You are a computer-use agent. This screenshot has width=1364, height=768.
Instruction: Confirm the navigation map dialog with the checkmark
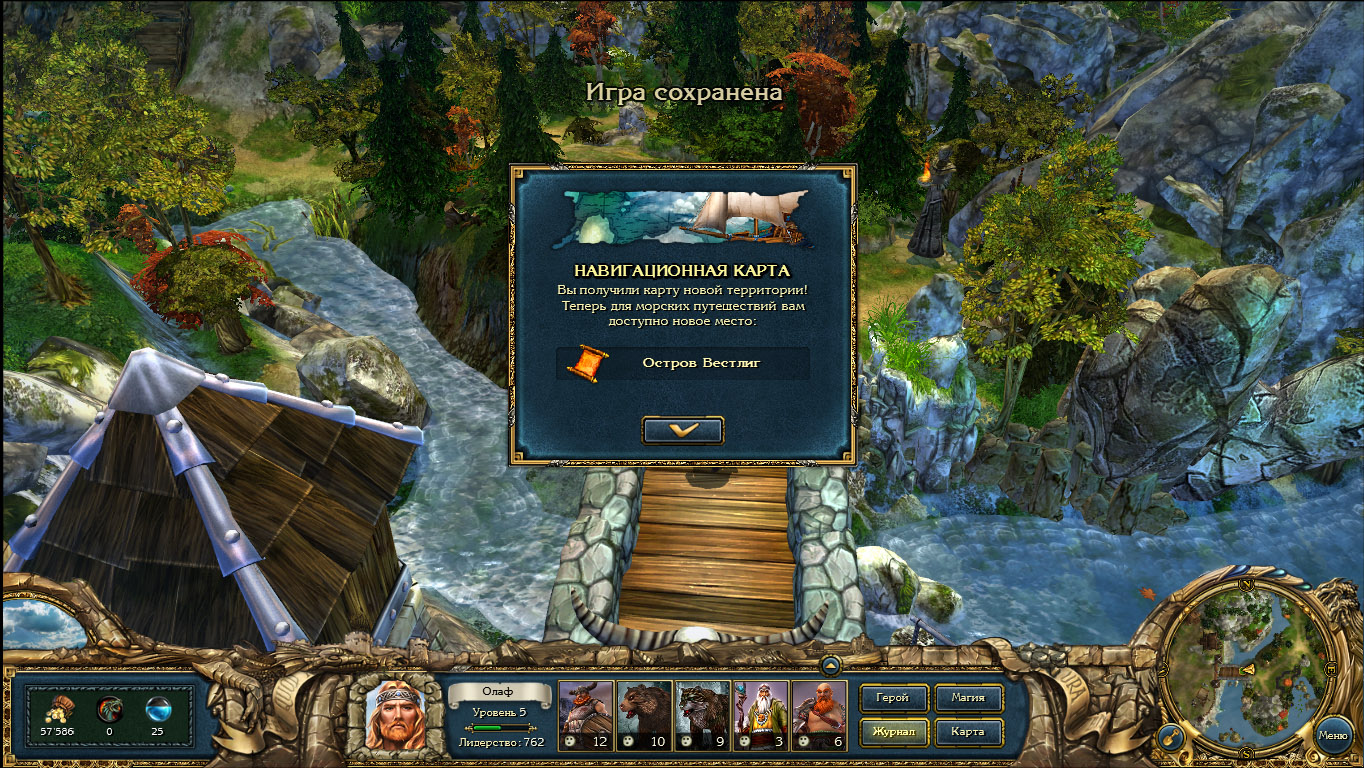(x=683, y=430)
